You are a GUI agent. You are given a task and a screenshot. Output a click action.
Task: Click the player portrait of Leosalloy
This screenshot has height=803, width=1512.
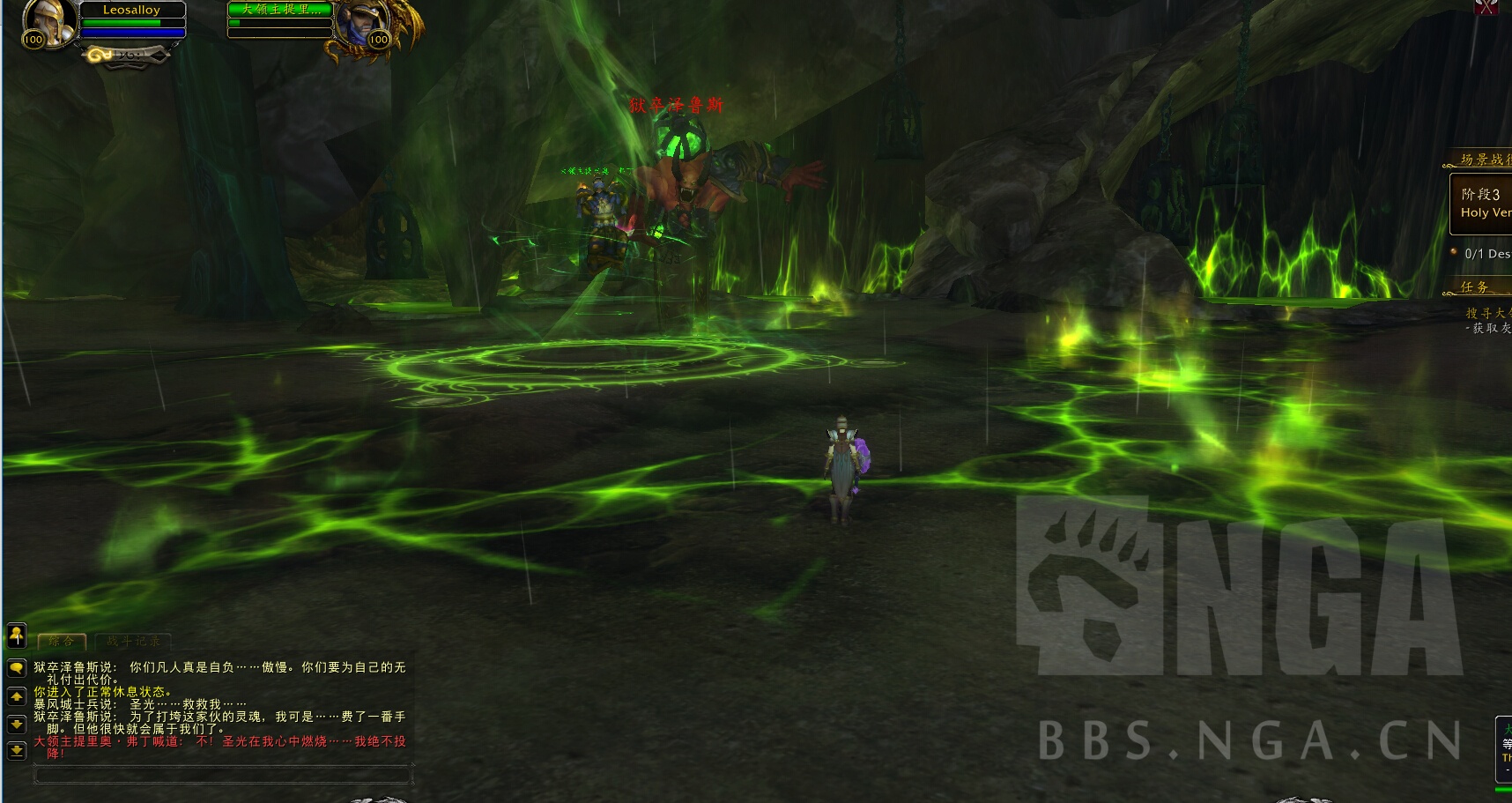(x=47, y=21)
